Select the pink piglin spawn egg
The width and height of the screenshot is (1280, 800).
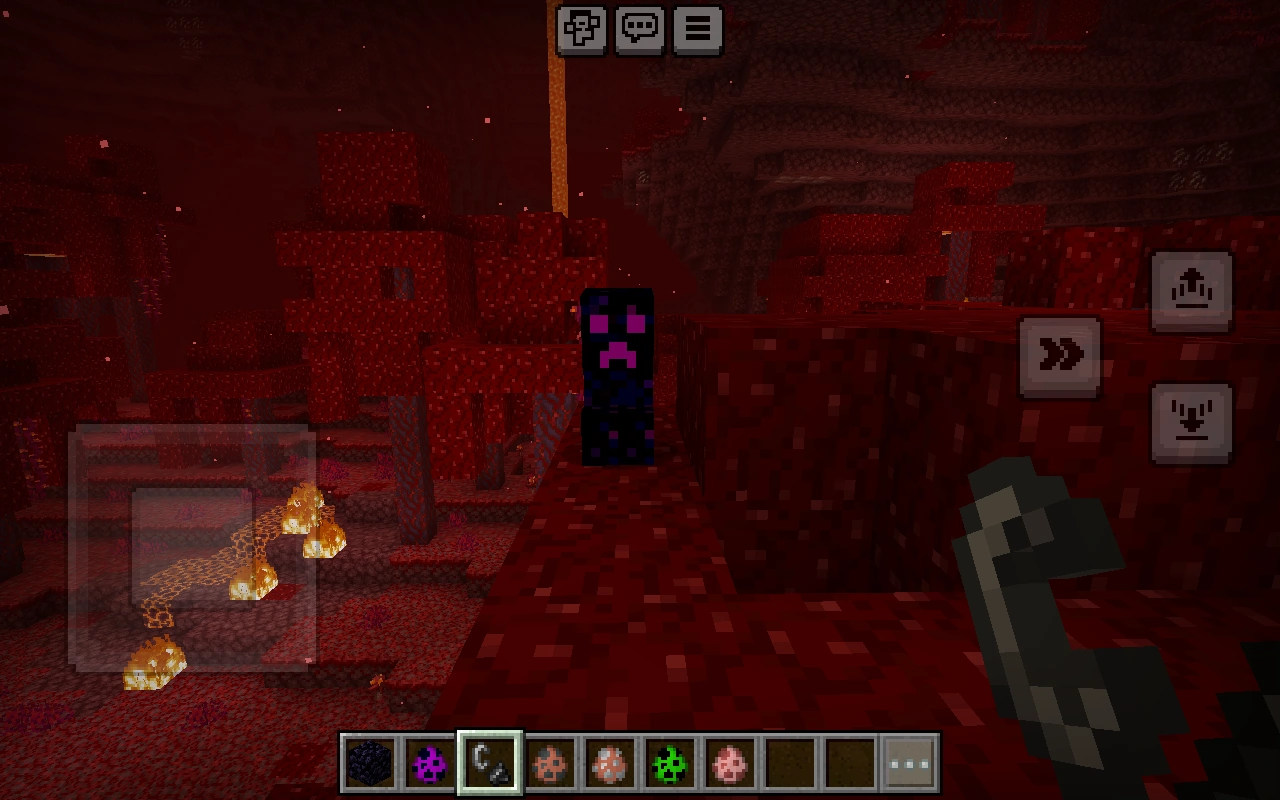coord(730,761)
